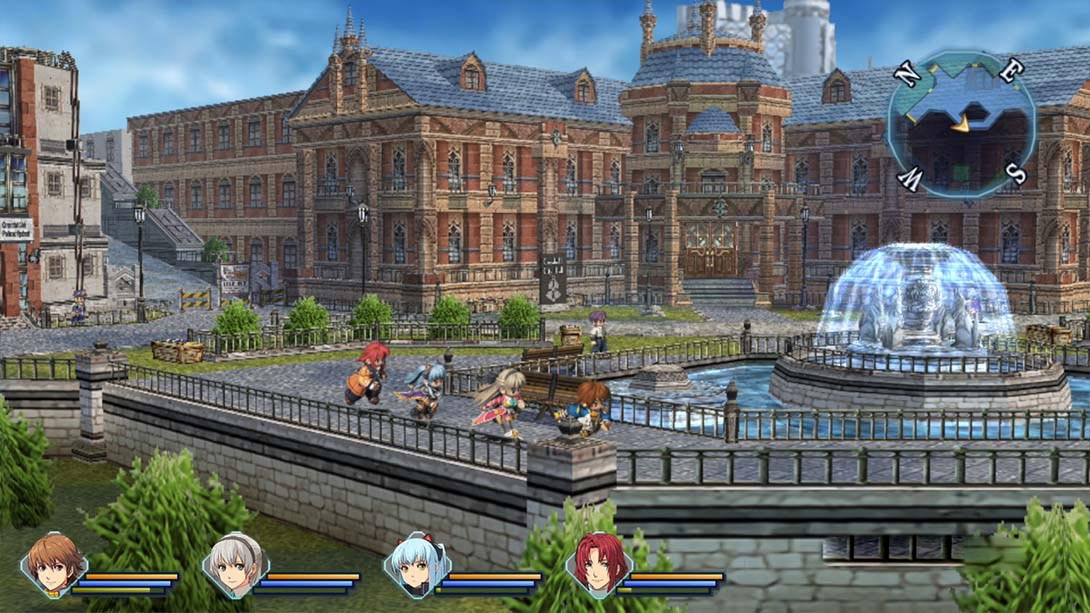The width and height of the screenshot is (1090, 613).
Task: Select the brown-haired party leader portrait
Action: [x=53, y=564]
